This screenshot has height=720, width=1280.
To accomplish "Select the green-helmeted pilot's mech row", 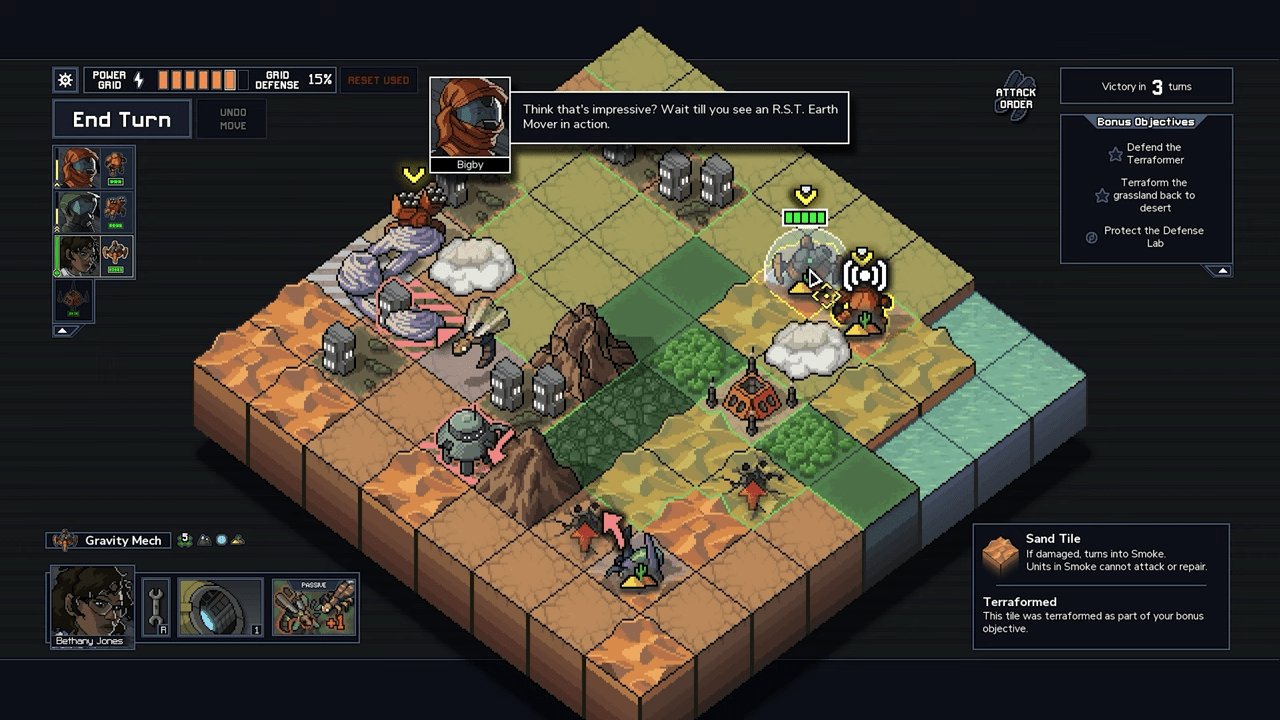I will coord(94,212).
